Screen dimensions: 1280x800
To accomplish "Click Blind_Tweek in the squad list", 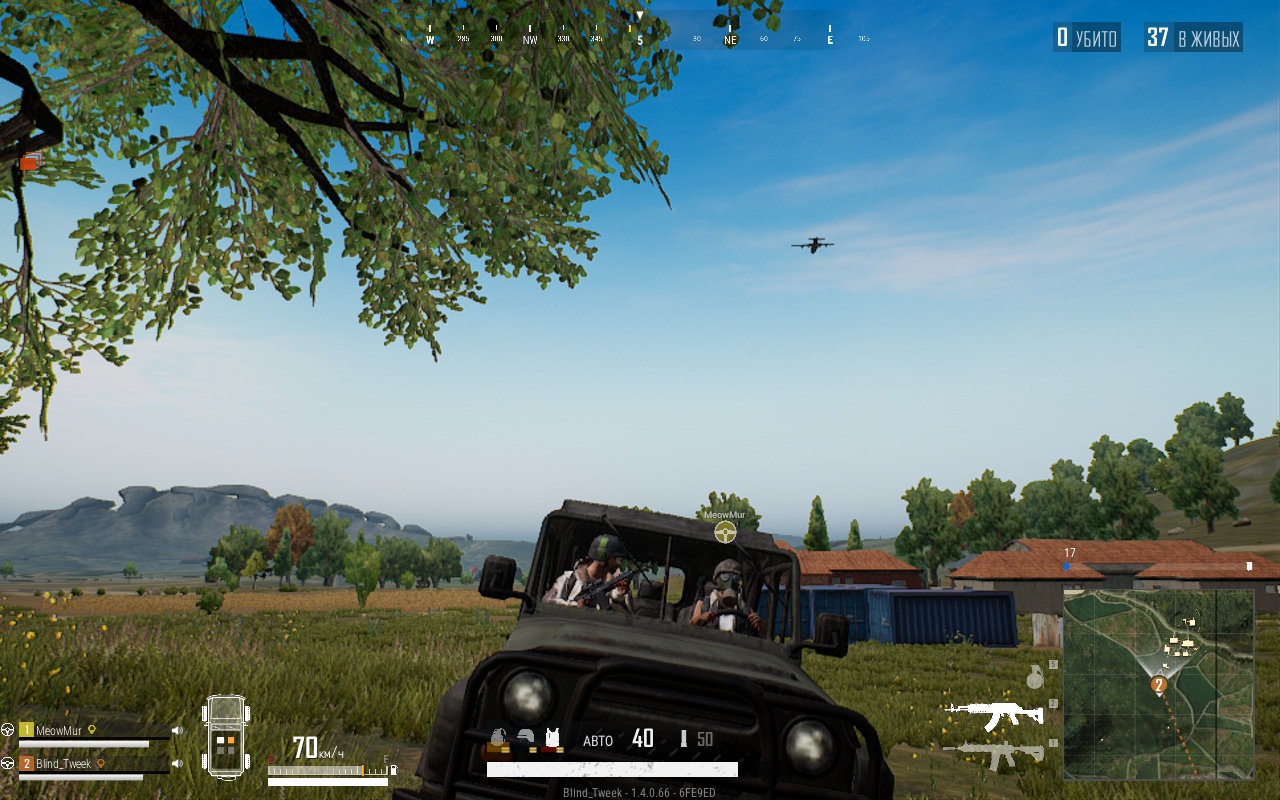I will tap(63, 764).
